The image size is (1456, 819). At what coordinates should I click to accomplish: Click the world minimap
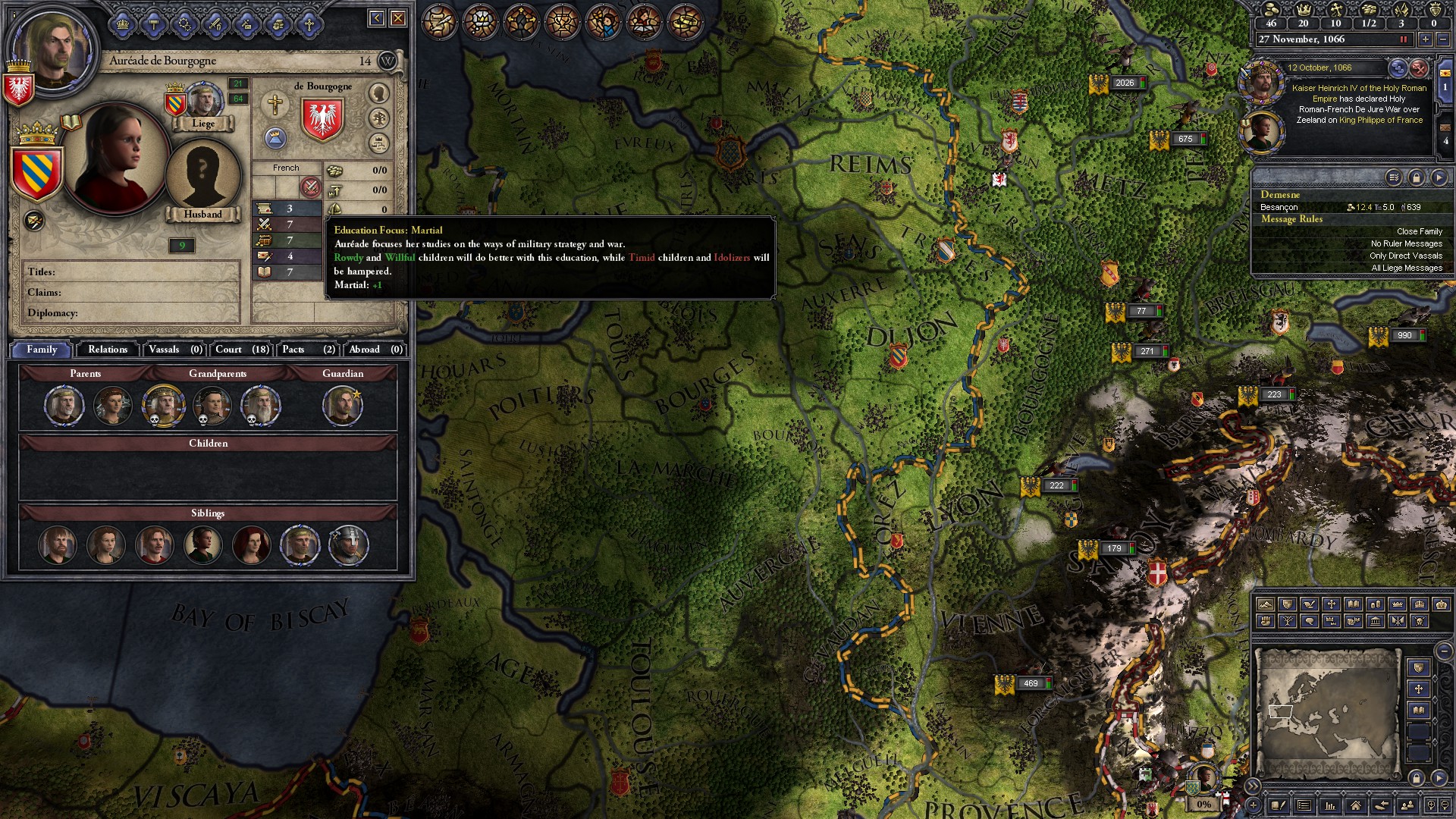(x=1327, y=713)
